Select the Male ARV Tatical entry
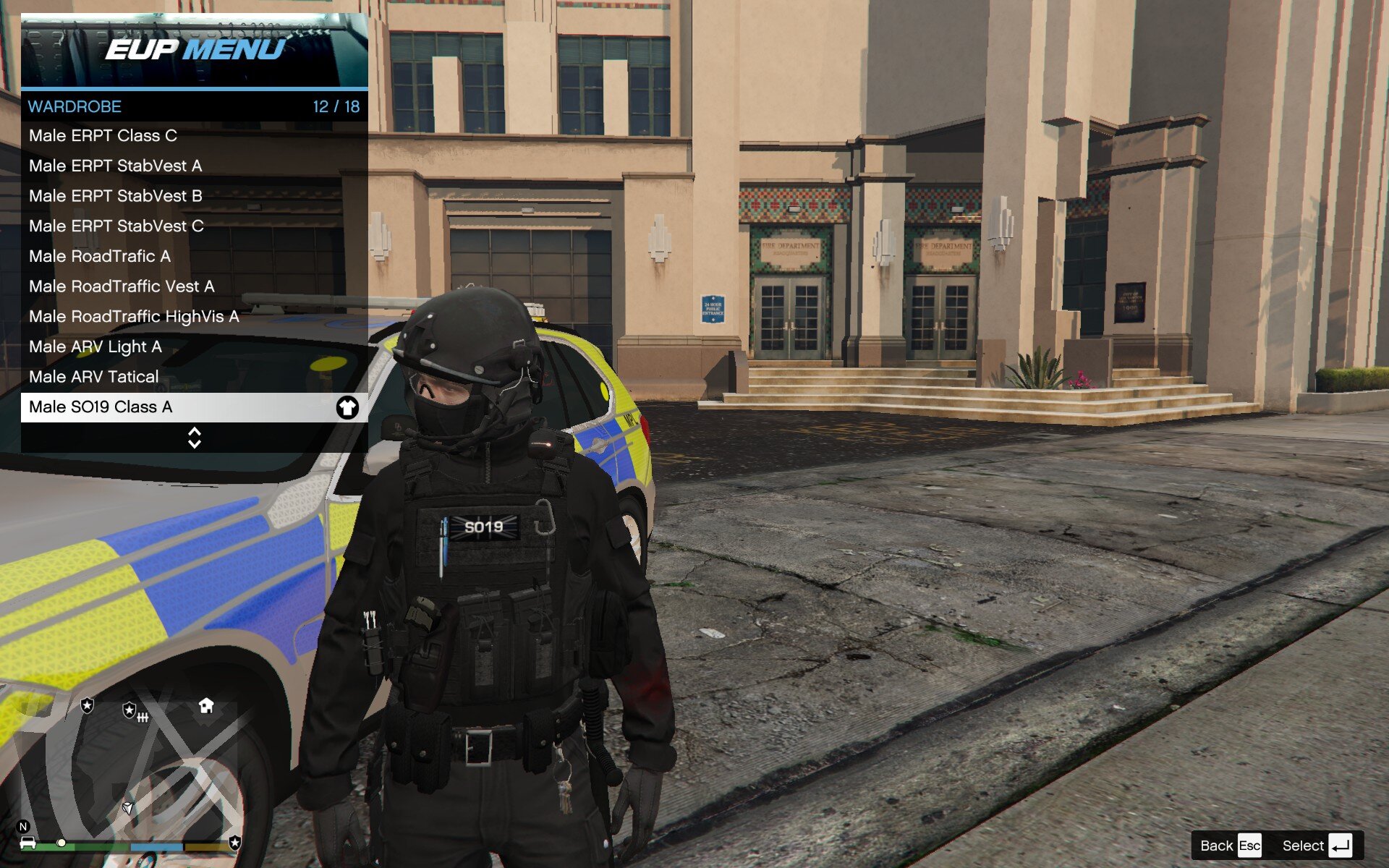This screenshot has width=1389, height=868. point(194,377)
